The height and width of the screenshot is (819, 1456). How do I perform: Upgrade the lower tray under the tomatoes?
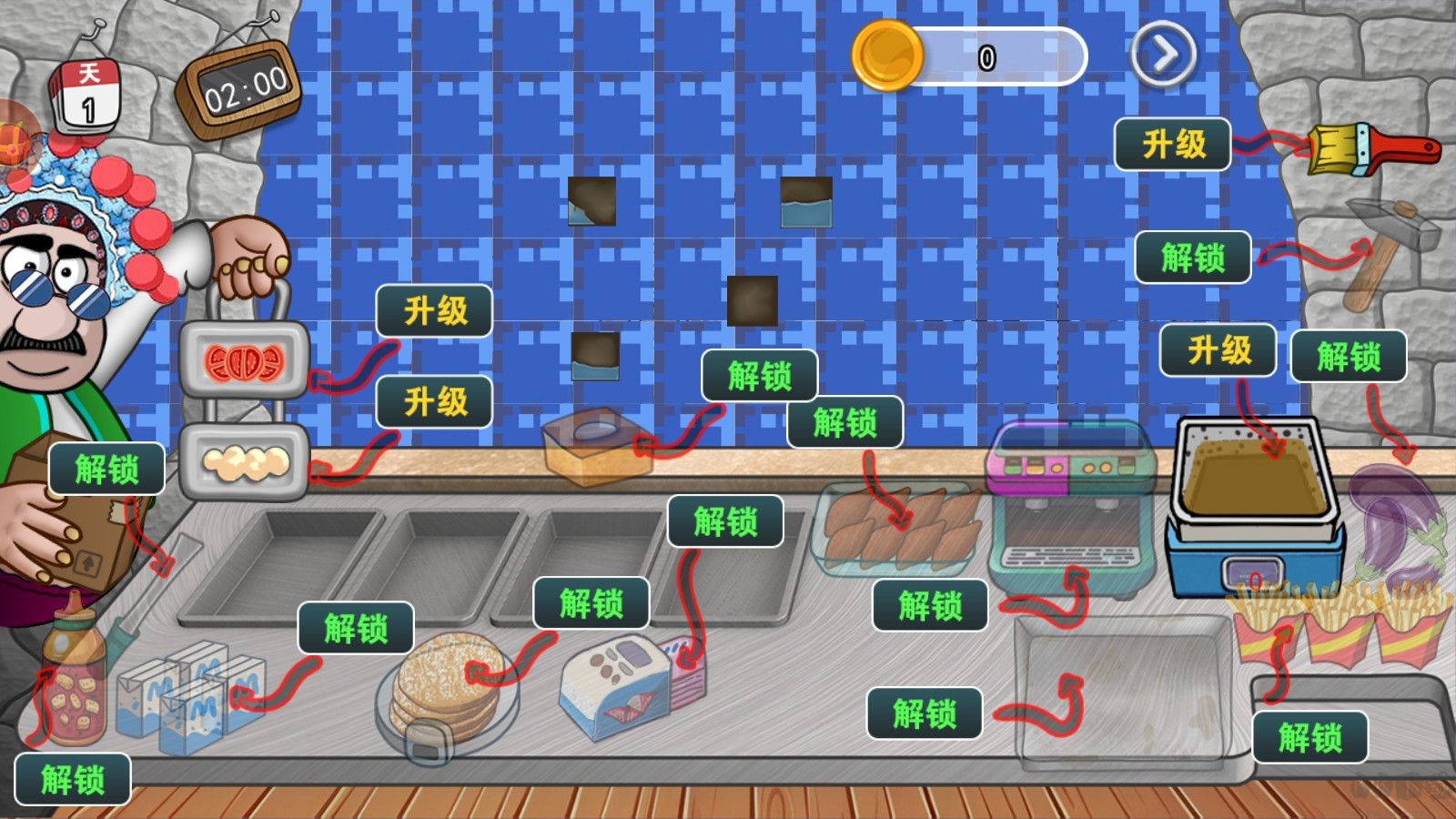pyautogui.click(x=435, y=401)
